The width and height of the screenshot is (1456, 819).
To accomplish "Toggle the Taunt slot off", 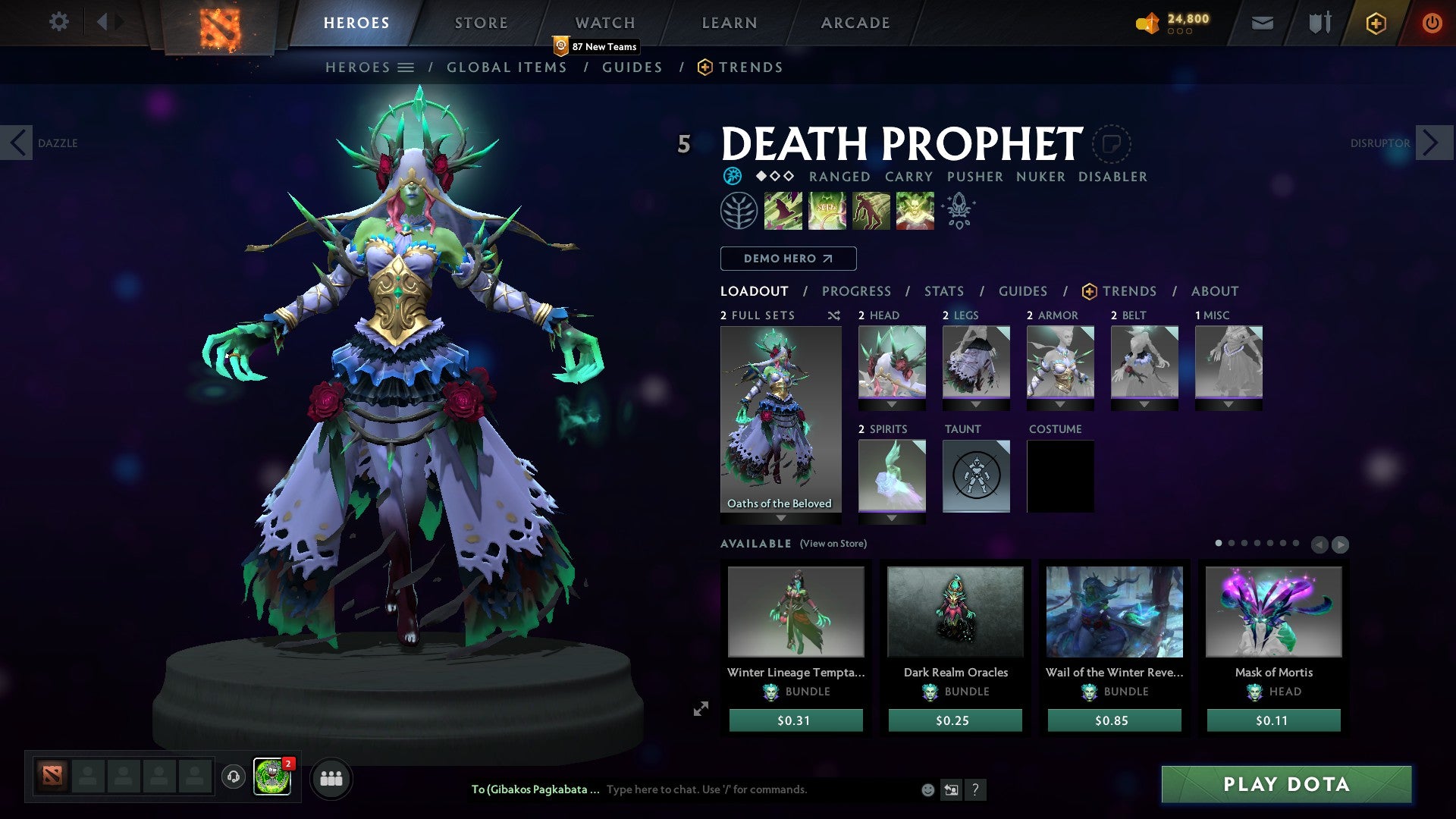I will point(975,474).
